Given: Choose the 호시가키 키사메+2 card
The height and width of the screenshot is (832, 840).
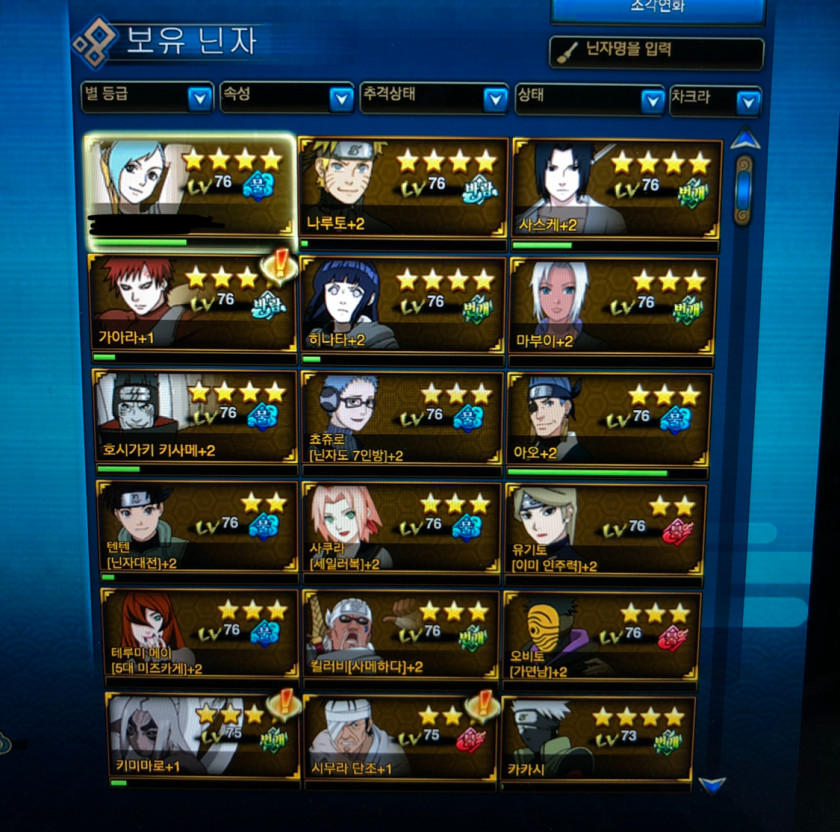Looking at the screenshot, I should [x=194, y=417].
